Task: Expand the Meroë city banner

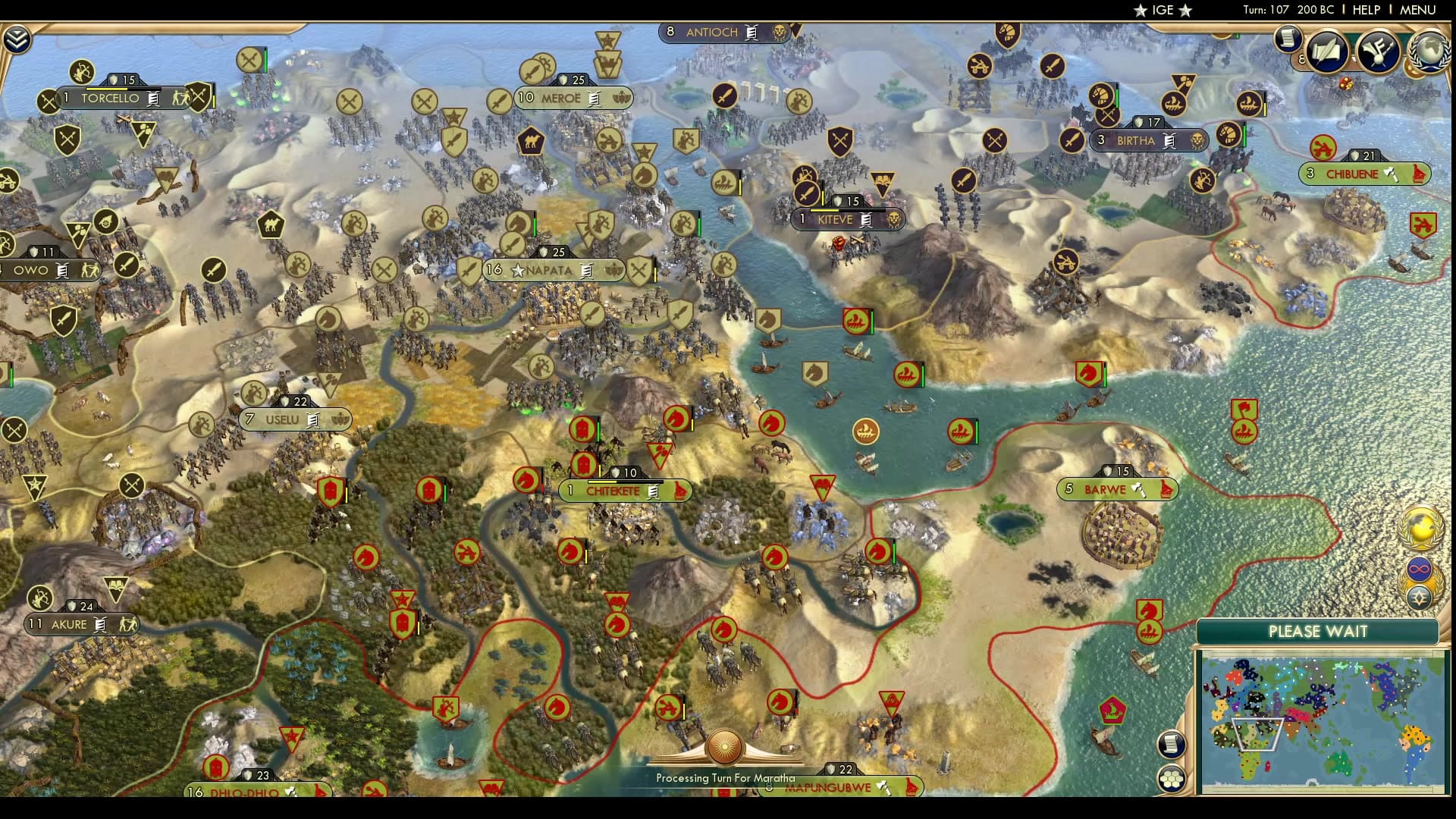Action: (574, 98)
